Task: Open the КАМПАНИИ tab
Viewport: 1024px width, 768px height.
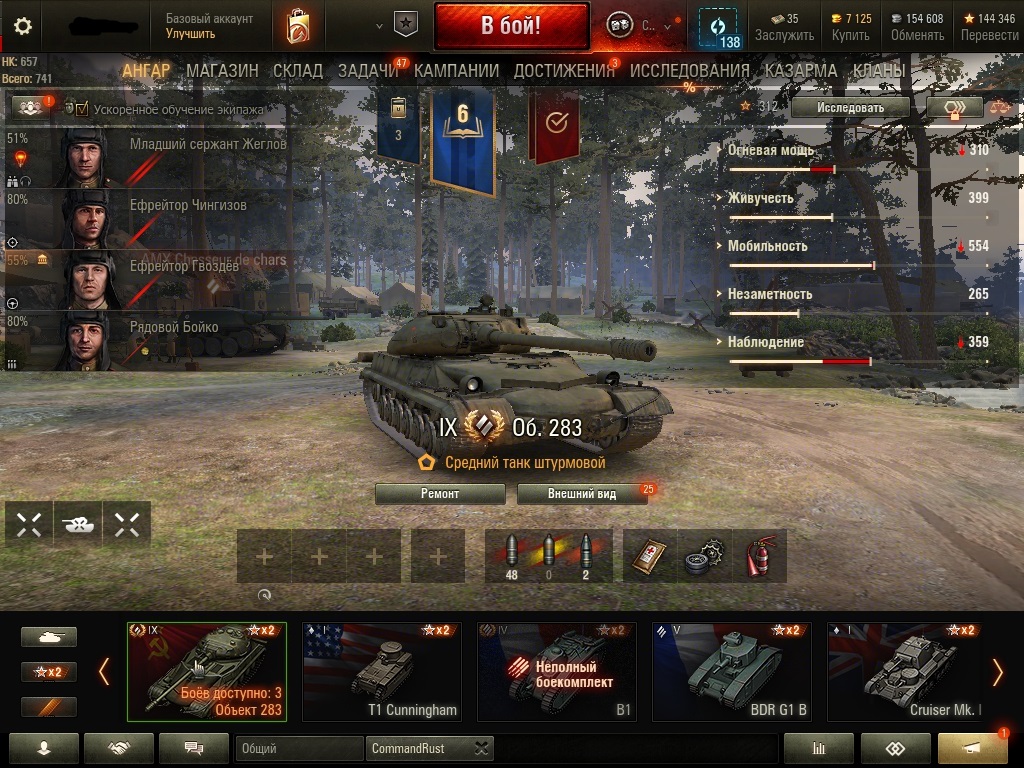Action: 456,71
